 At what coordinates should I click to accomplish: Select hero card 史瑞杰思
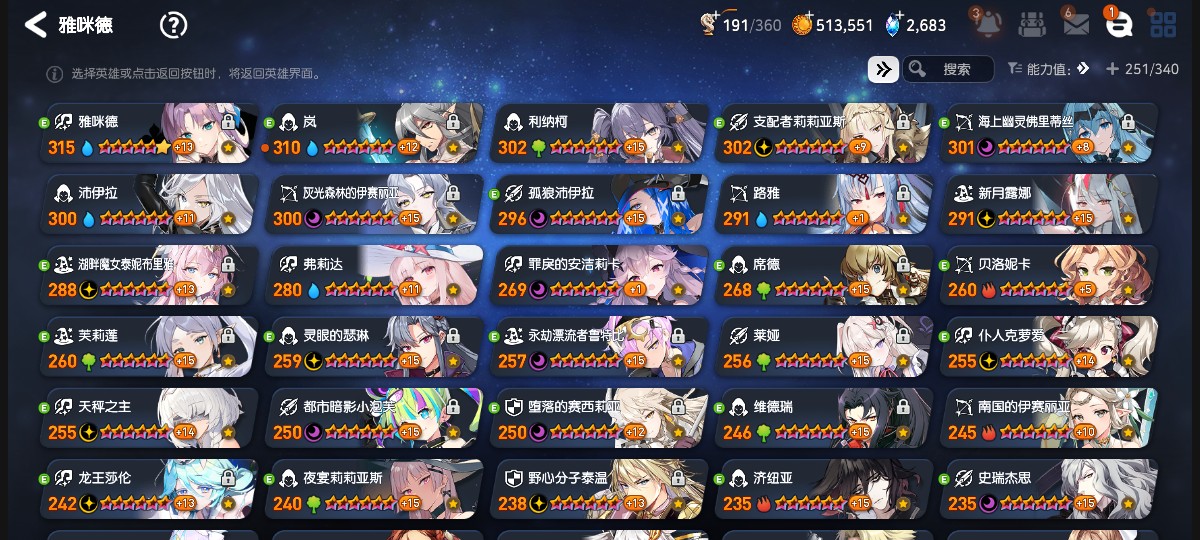point(1049,490)
